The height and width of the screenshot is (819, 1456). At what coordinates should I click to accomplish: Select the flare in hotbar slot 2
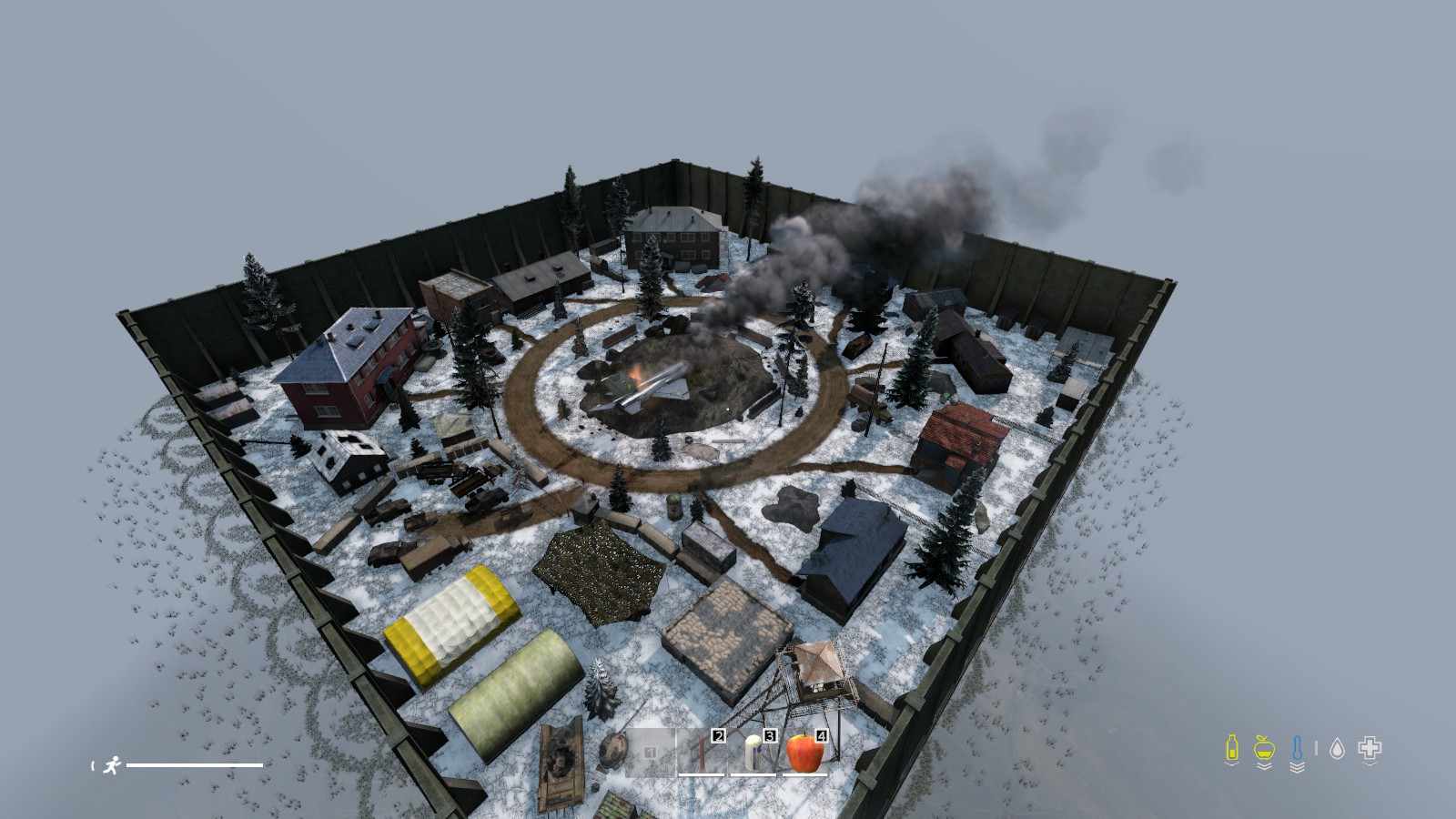702,752
